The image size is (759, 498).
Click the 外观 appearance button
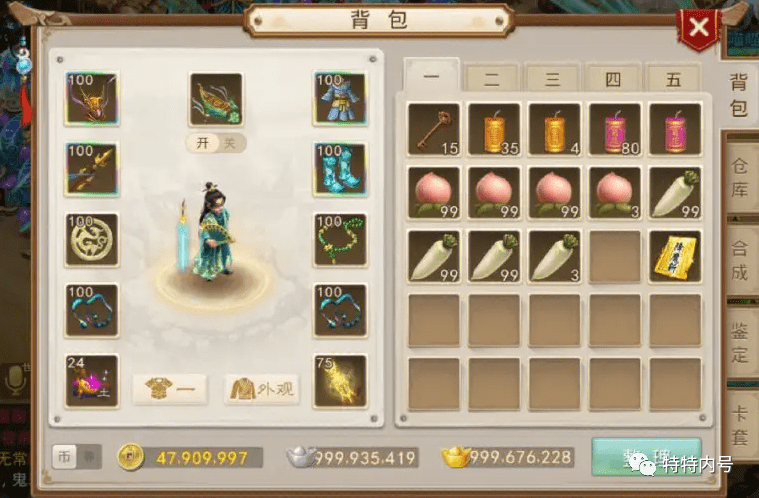tap(262, 389)
